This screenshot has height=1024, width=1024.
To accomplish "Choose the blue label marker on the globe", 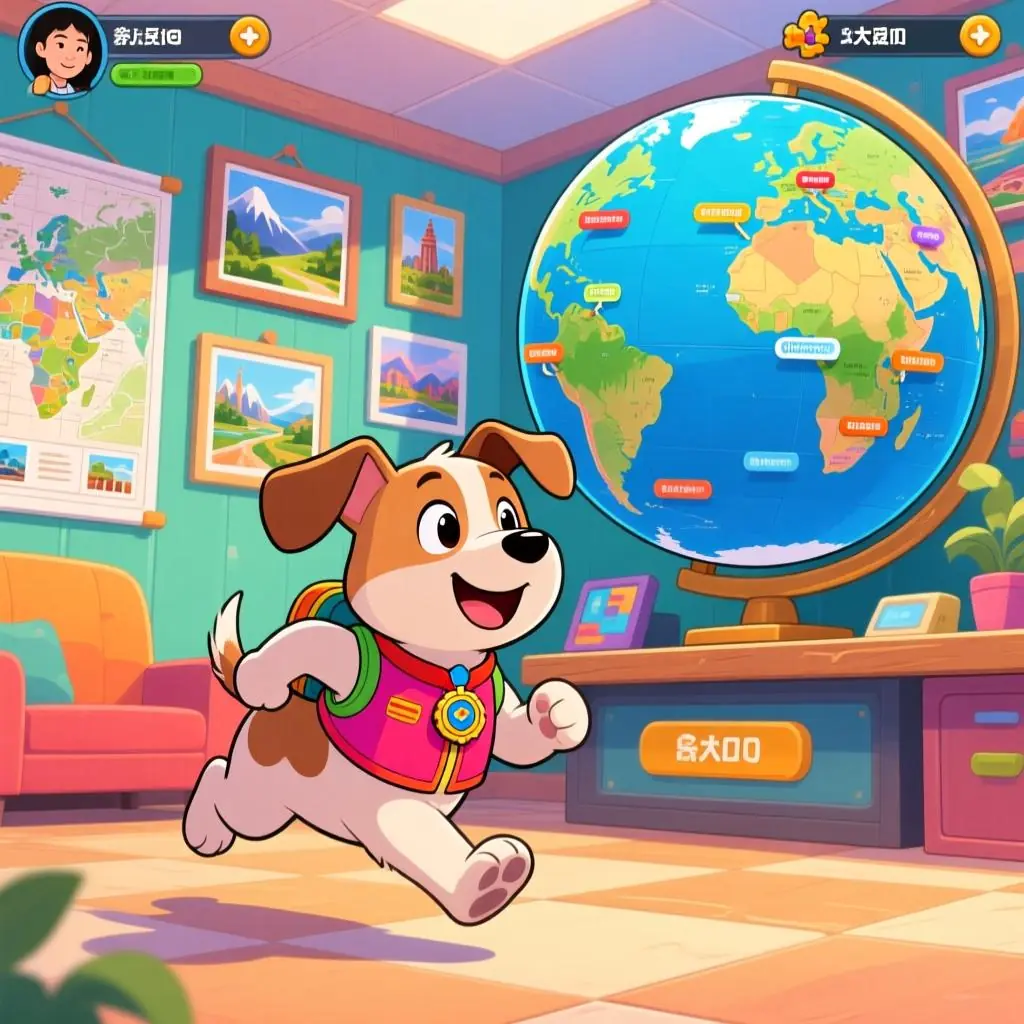I will tap(770, 461).
